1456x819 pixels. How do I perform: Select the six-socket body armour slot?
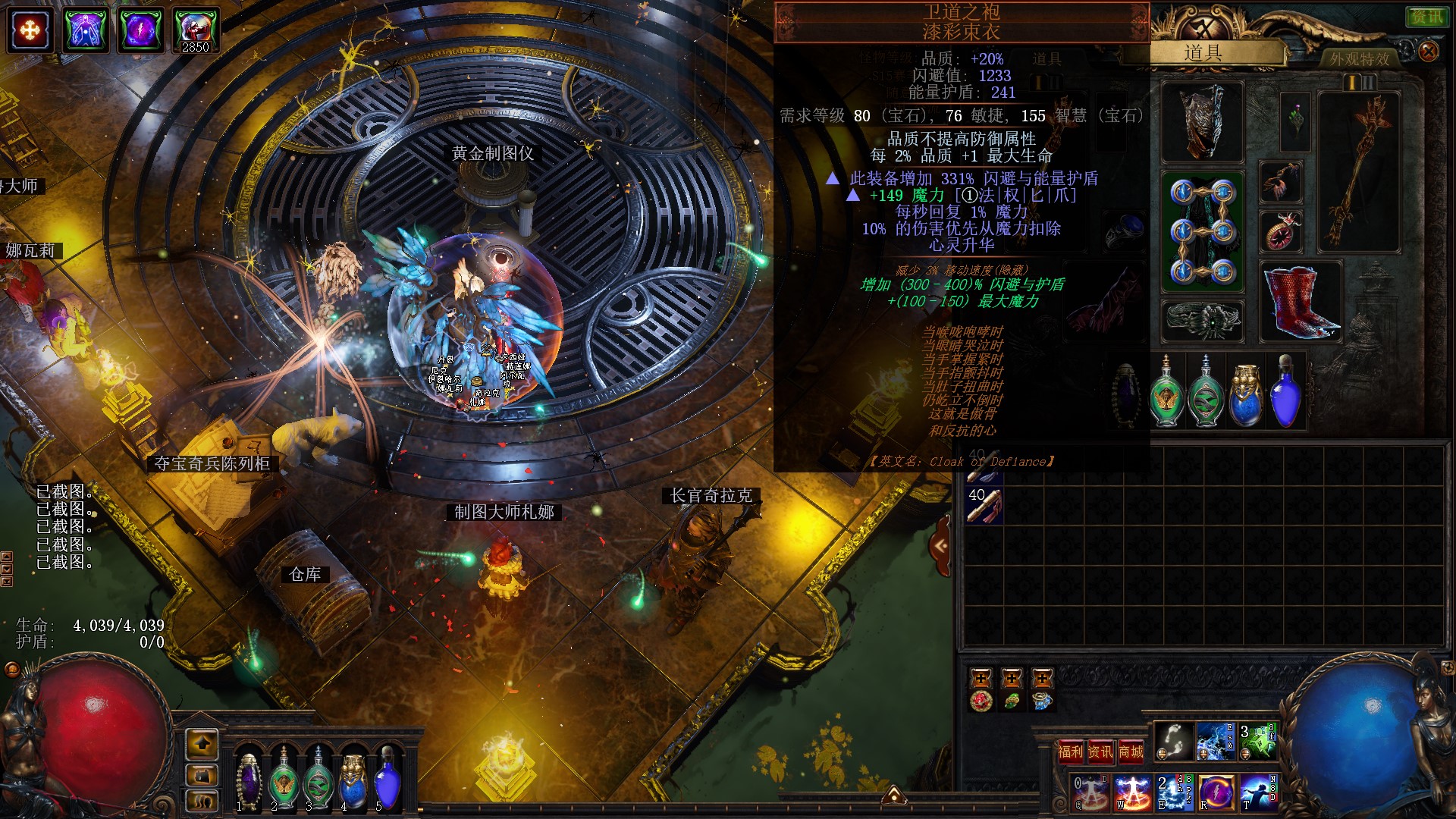pos(1202,231)
